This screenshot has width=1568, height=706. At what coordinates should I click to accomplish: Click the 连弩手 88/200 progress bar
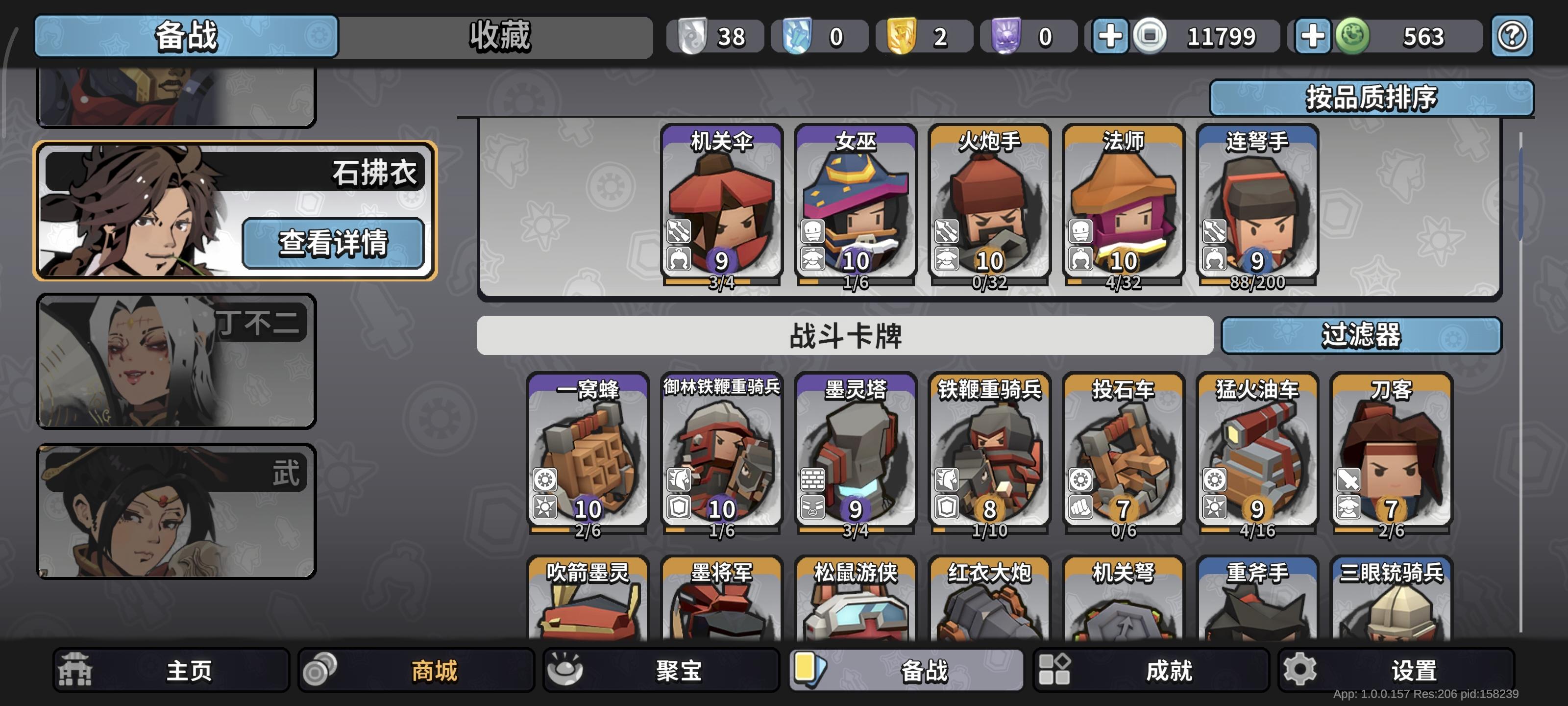1257,282
